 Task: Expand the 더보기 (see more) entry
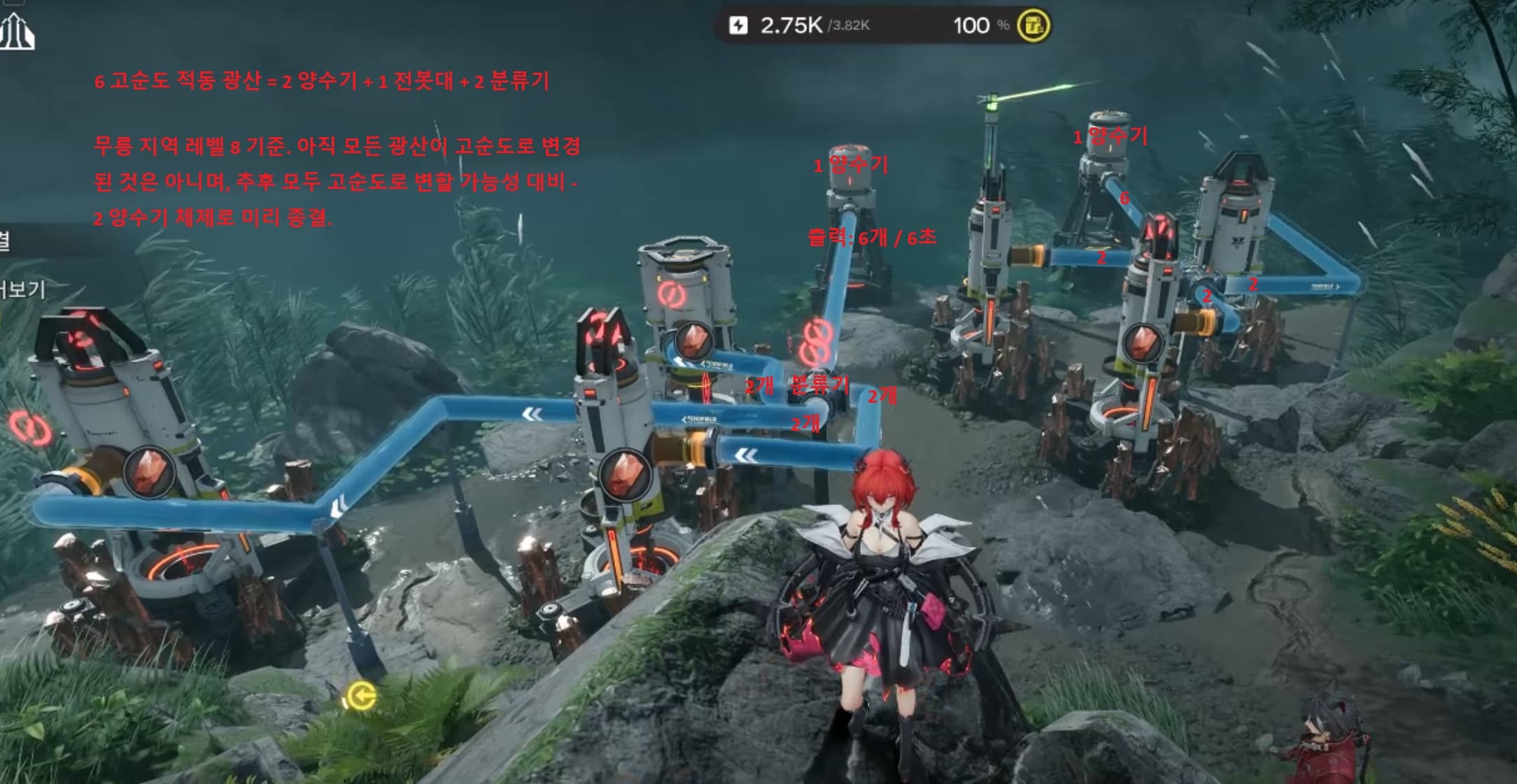(x=22, y=289)
